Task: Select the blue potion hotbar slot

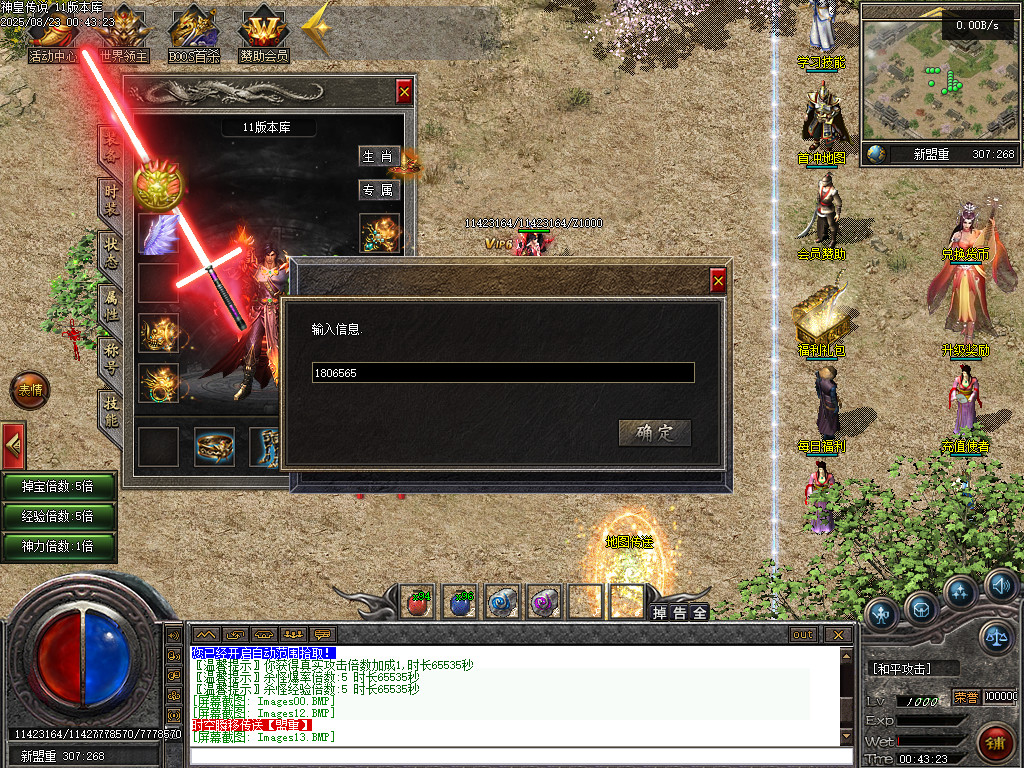Action: (x=460, y=602)
